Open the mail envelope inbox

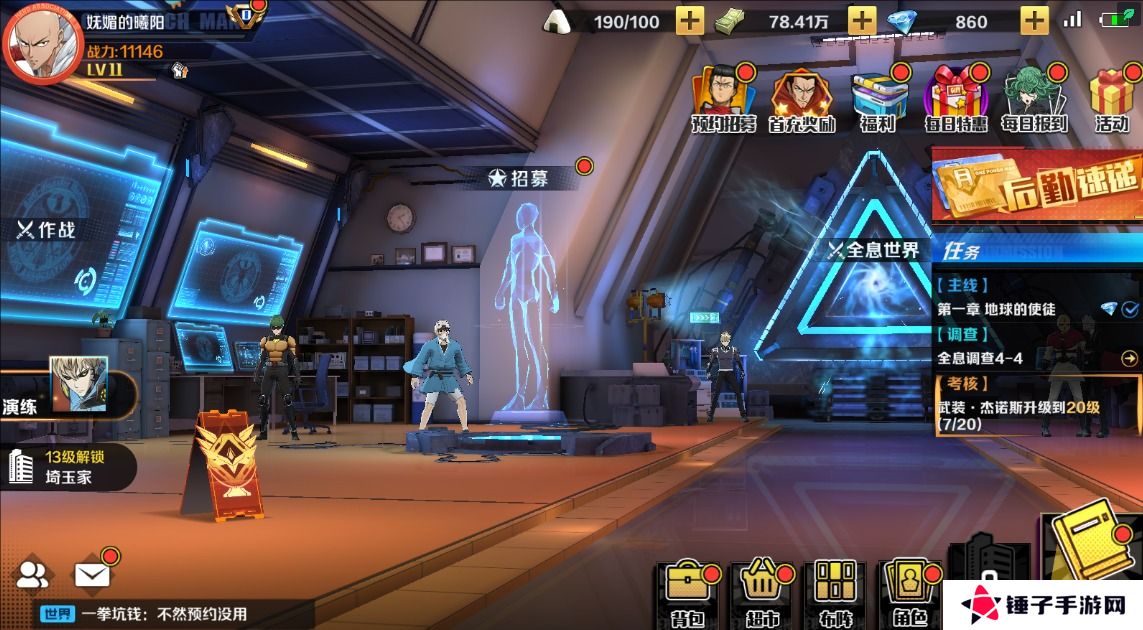click(92, 575)
